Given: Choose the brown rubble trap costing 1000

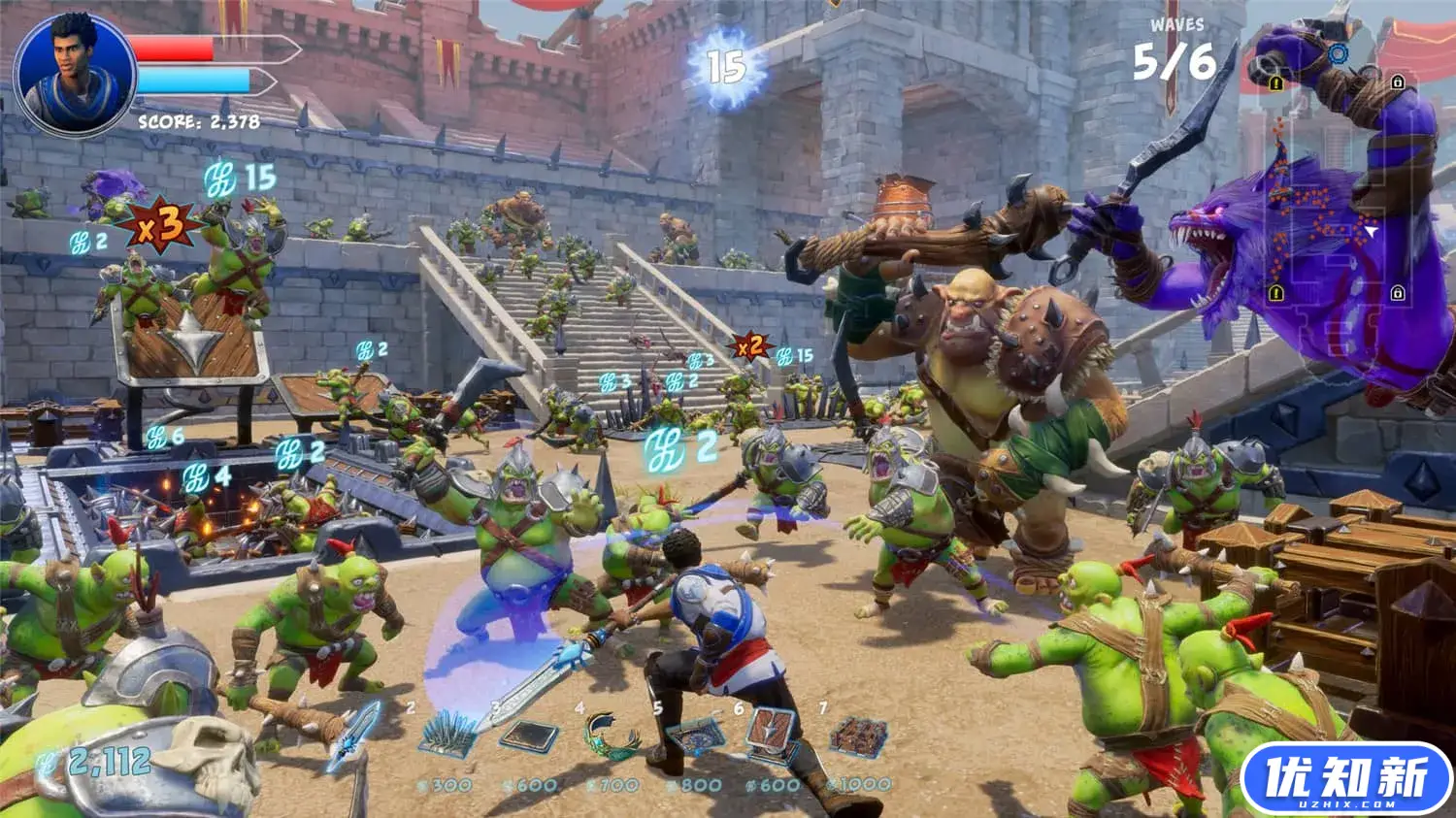Looking at the screenshot, I should 859,736.
